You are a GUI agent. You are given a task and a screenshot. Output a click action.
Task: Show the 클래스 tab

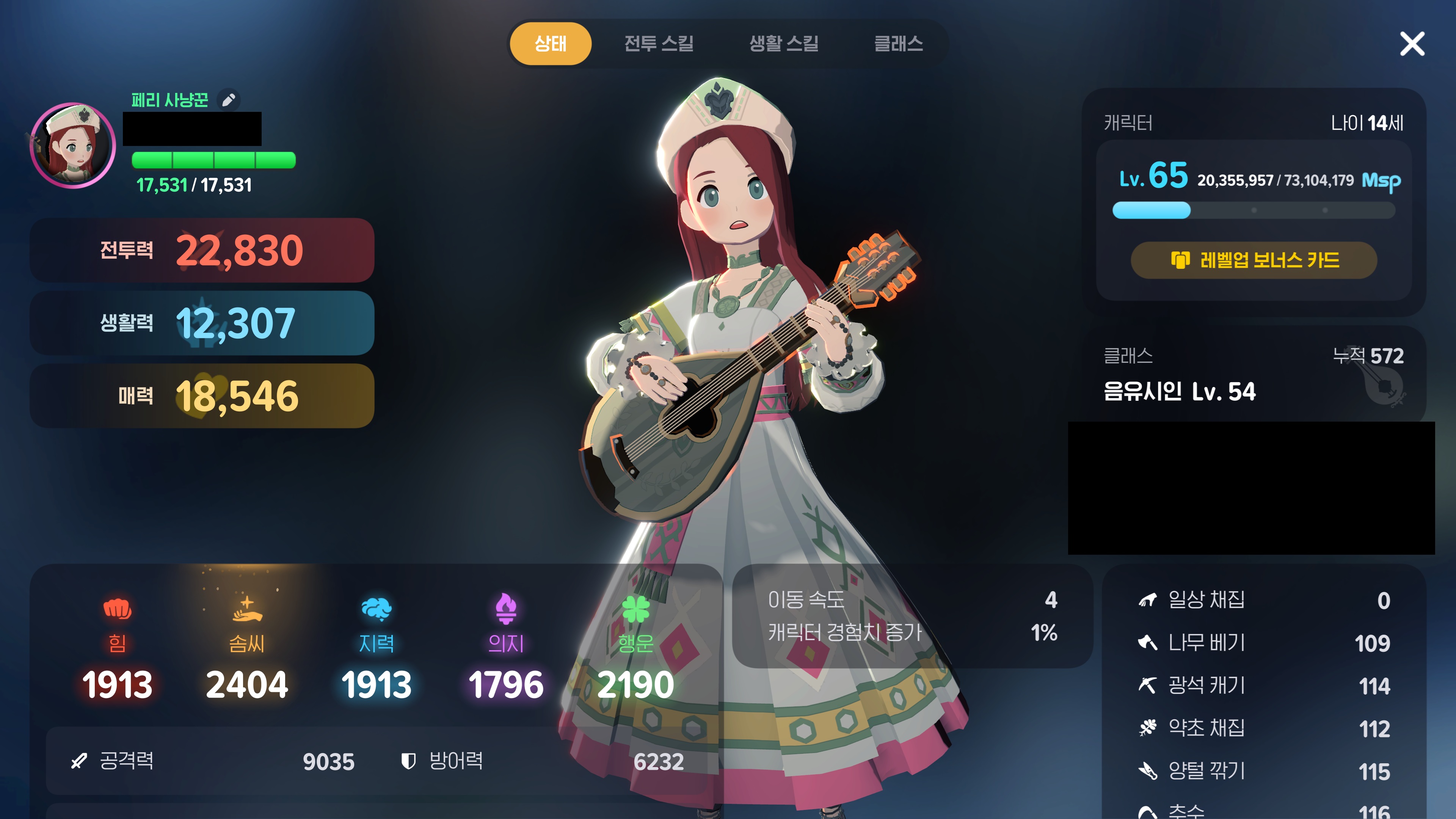pyautogui.click(x=898, y=44)
